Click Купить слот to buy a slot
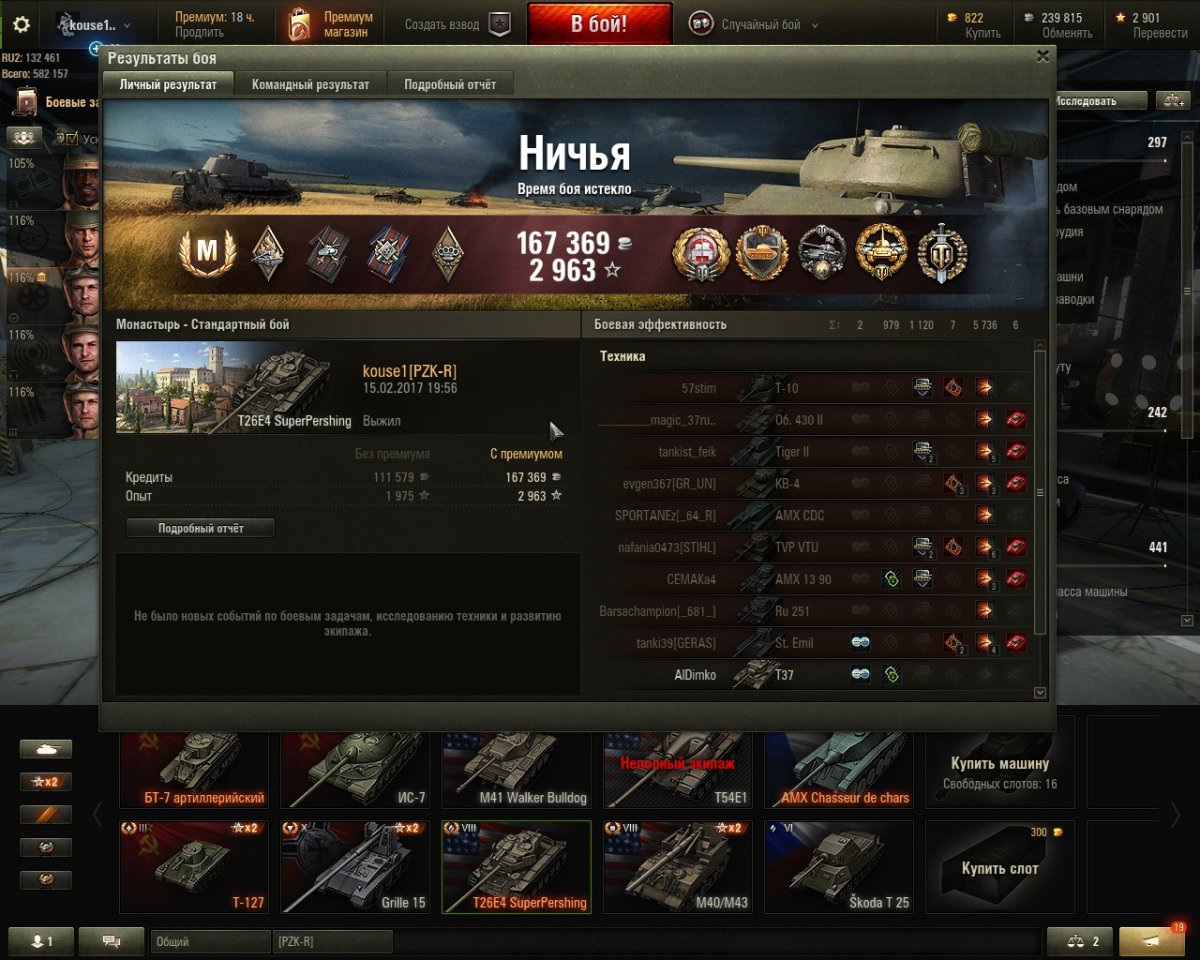 click(x=999, y=866)
